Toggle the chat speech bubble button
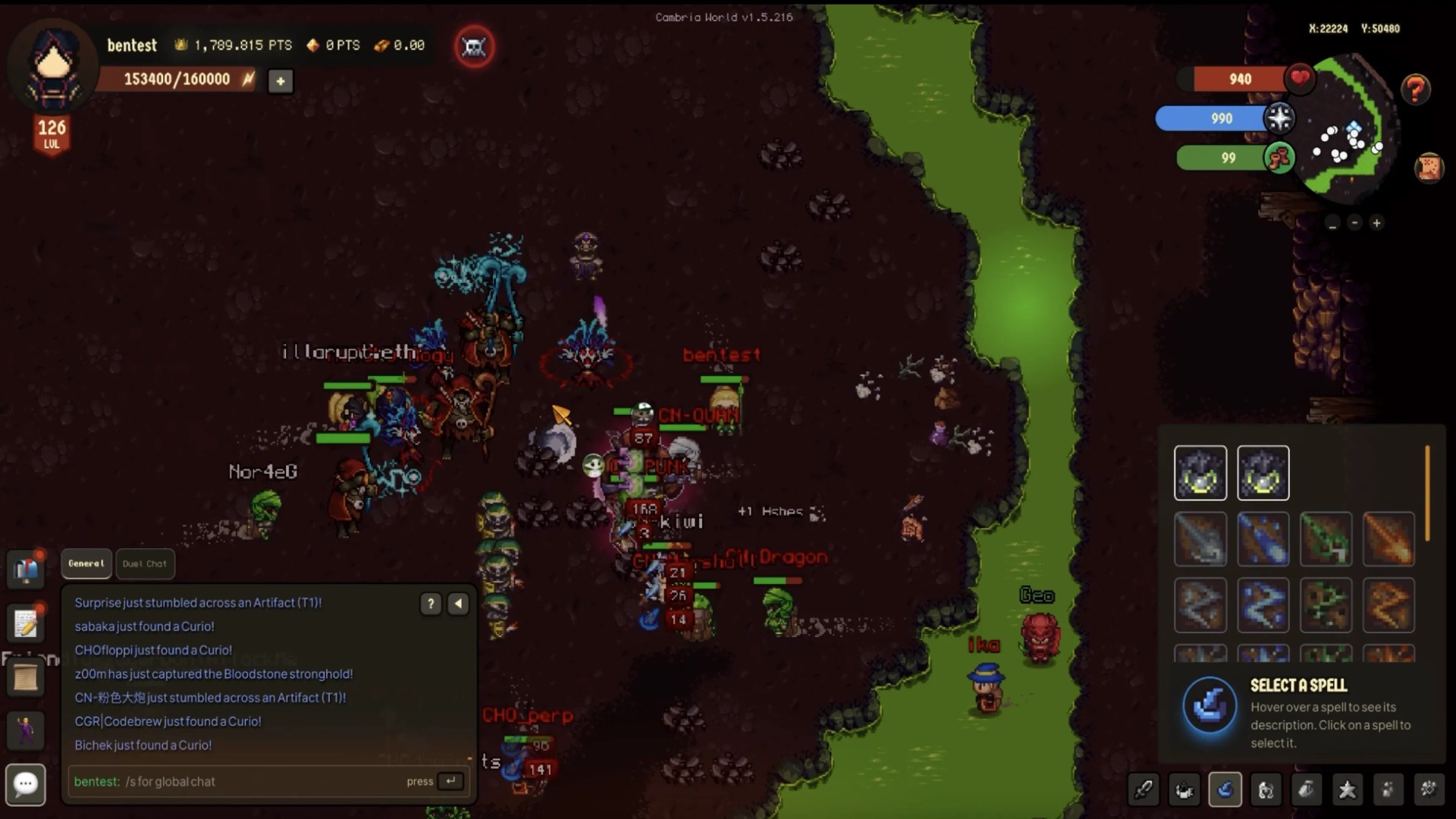The width and height of the screenshot is (1456, 819). [x=26, y=783]
